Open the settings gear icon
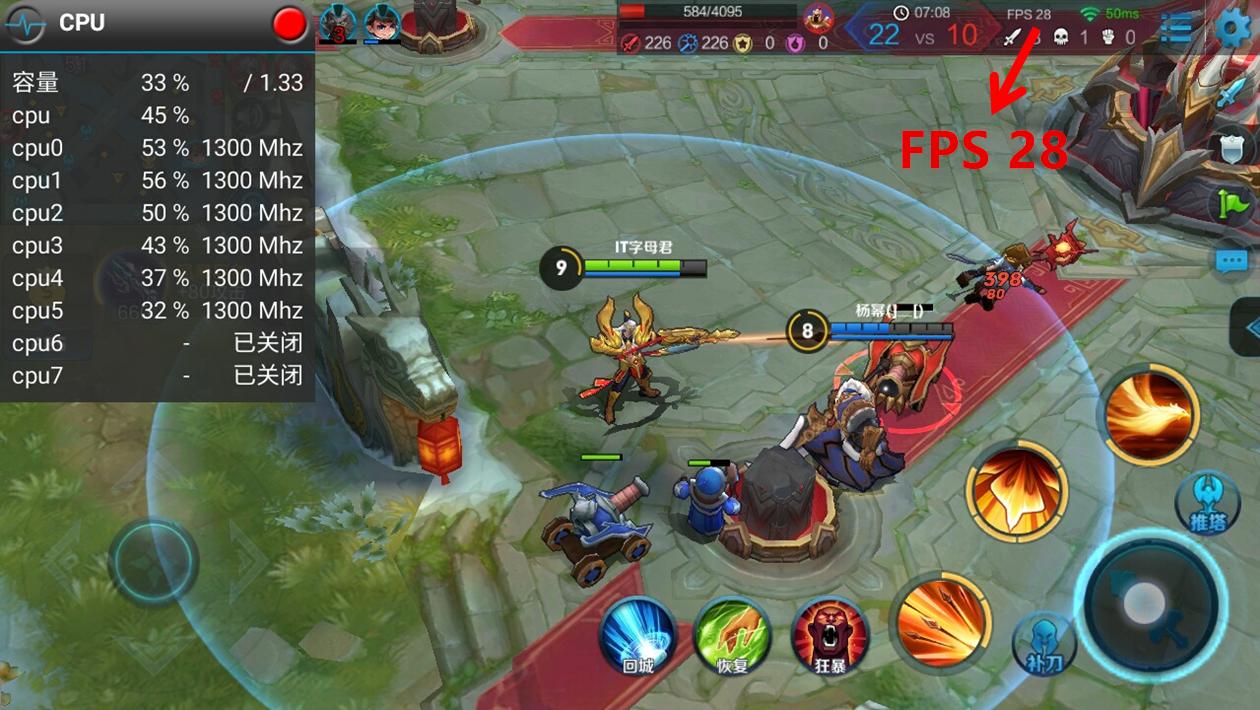The width and height of the screenshot is (1260, 710). [x=1233, y=29]
